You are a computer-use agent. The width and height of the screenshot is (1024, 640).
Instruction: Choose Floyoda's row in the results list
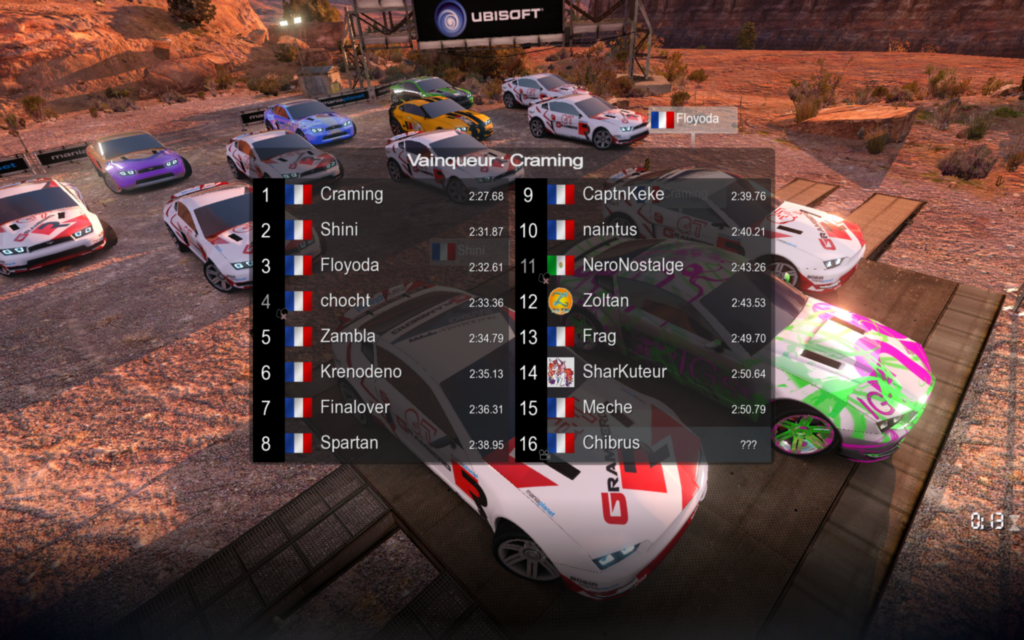coord(385,266)
